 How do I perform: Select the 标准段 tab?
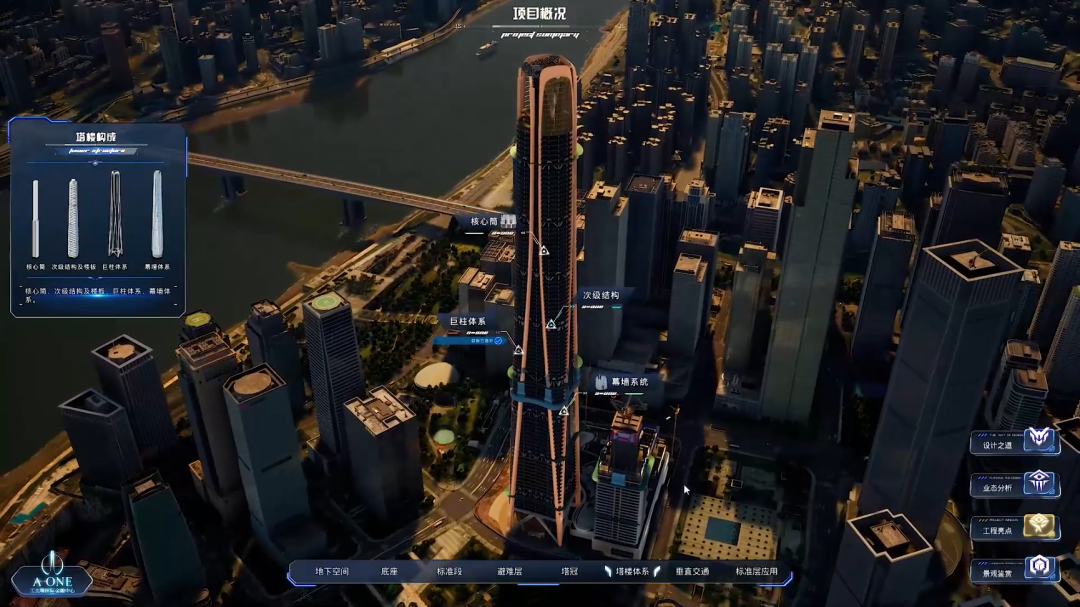(x=449, y=572)
